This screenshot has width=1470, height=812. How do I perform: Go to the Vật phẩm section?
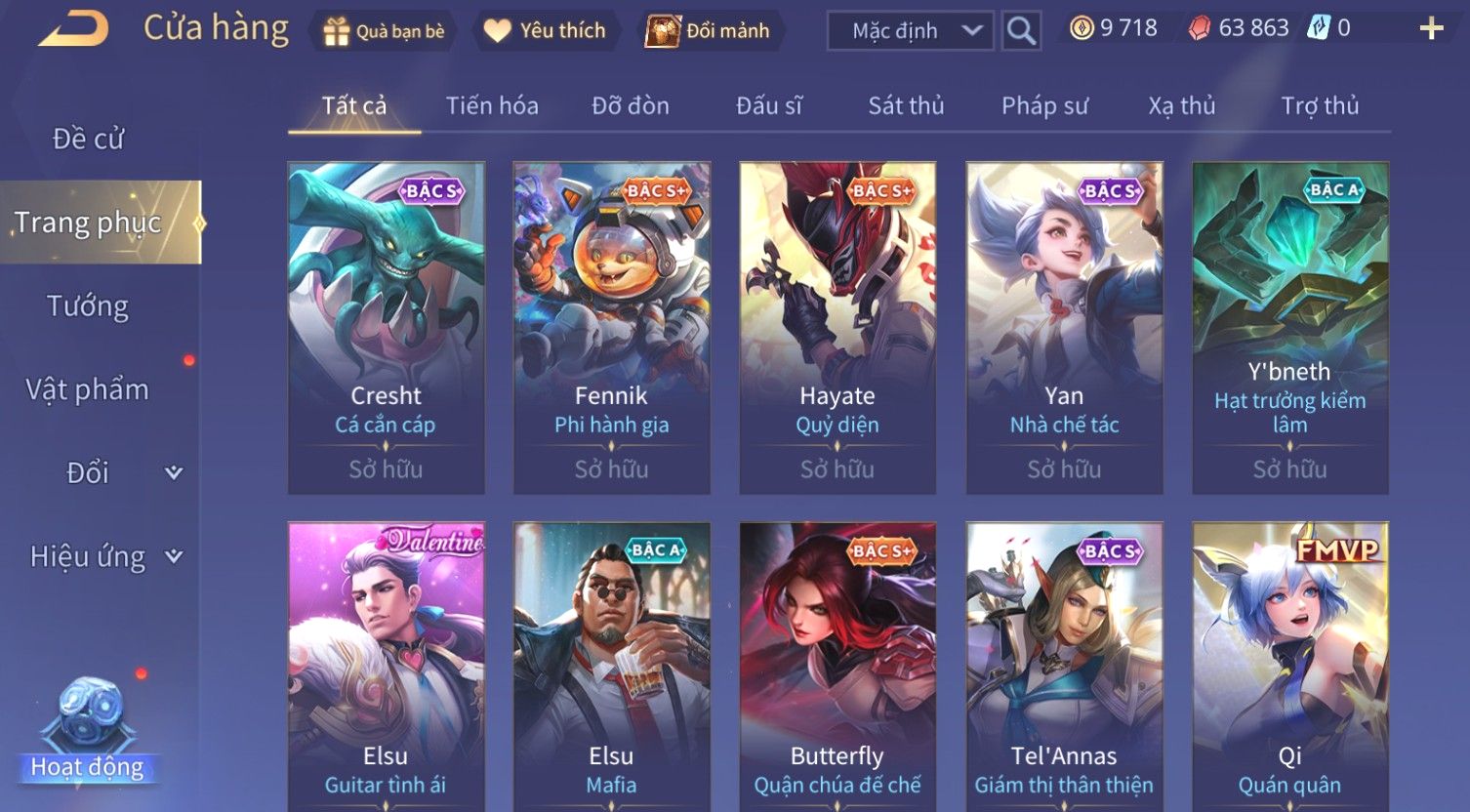click(88, 389)
